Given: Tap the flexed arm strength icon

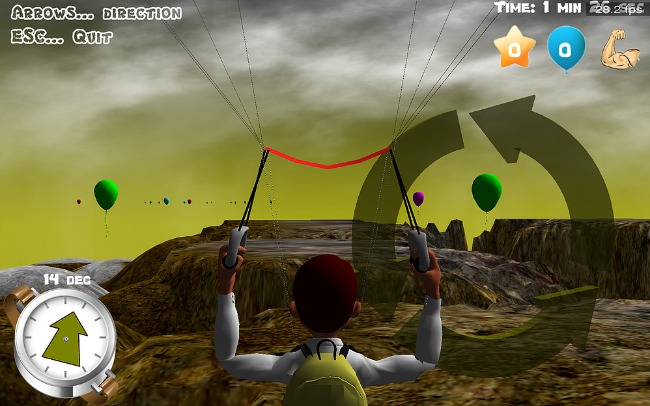Looking at the screenshot, I should (x=619, y=49).
